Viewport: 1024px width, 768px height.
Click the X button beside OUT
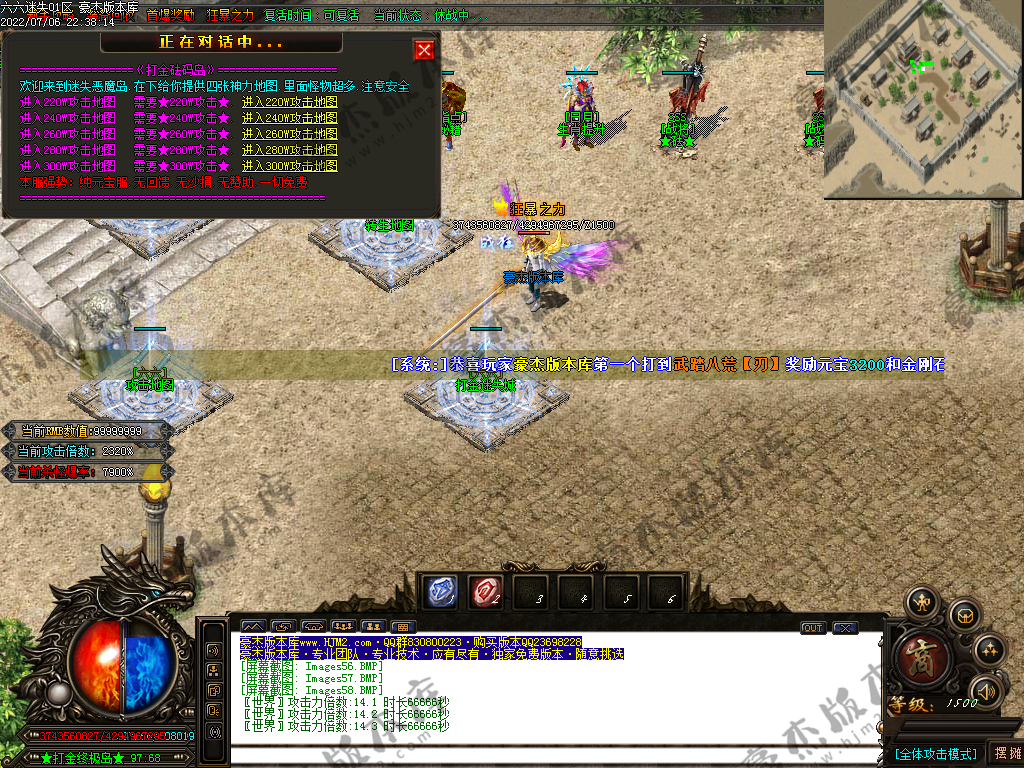click(845, 628)
